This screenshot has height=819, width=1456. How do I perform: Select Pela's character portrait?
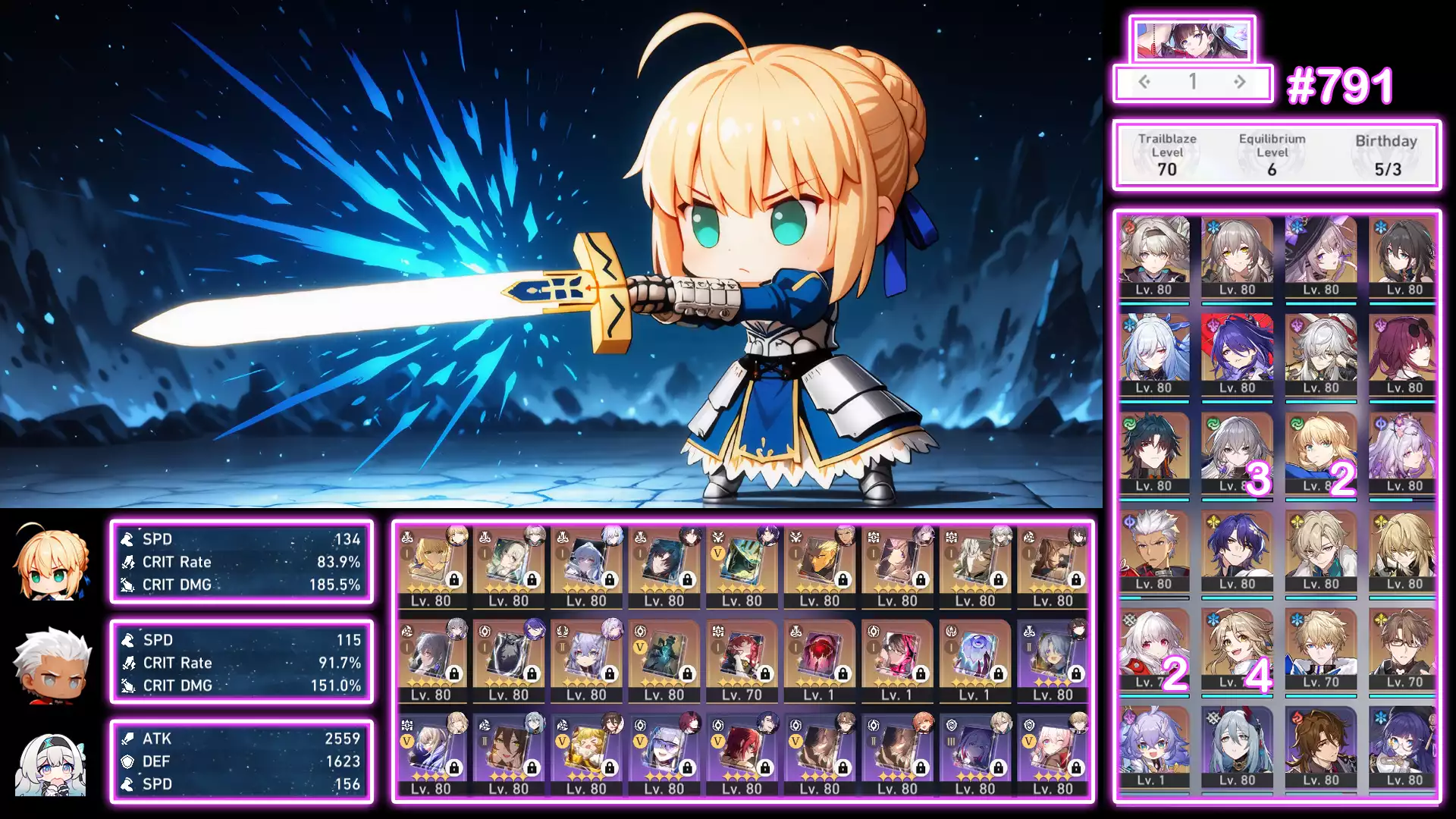1404,748
